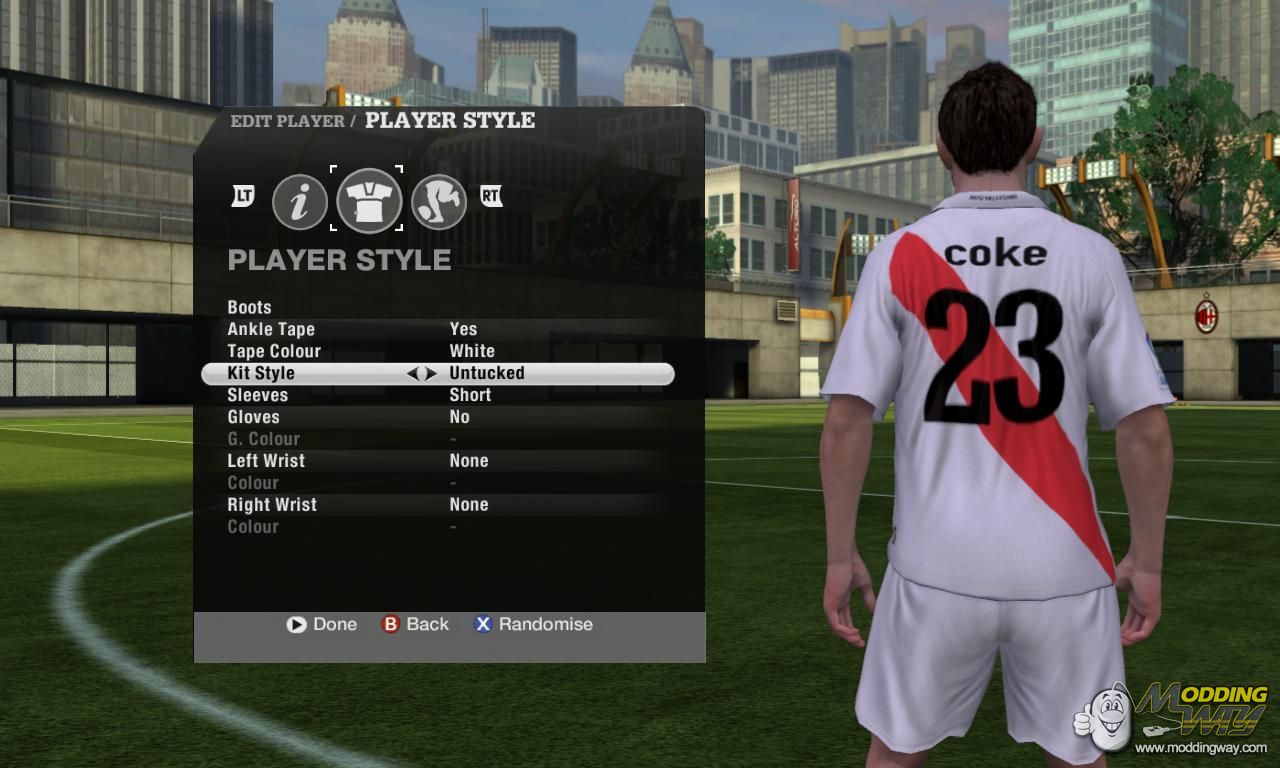Viewport: 1280px width, 768px height.
Task: Select the Boots menu row
Action: pyautogui.click(x=250, y=307)
